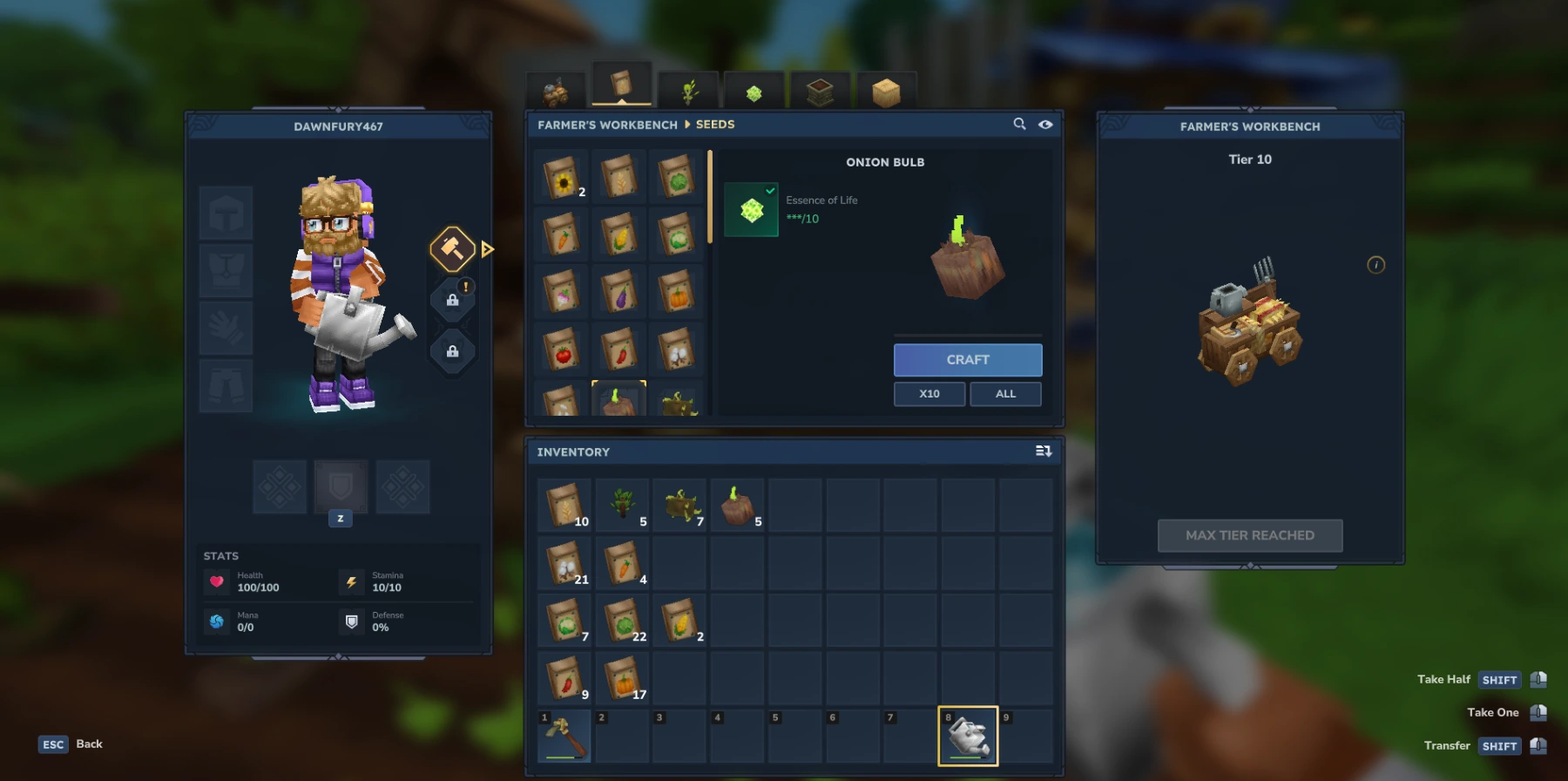
Task: Open the inventory sort options
Action: (1044, 452)
